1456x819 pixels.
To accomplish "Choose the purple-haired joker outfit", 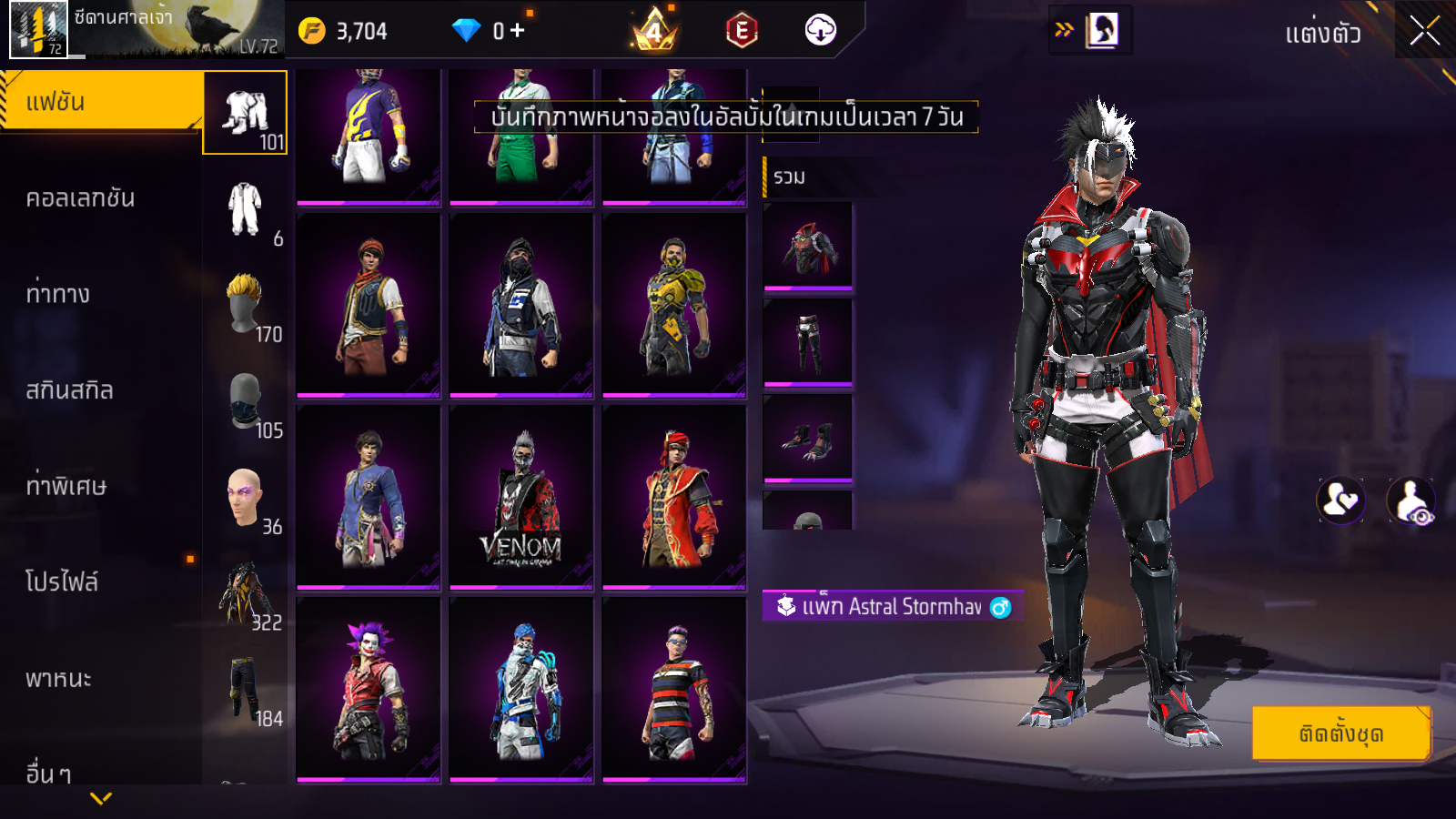I will point(369,689).
